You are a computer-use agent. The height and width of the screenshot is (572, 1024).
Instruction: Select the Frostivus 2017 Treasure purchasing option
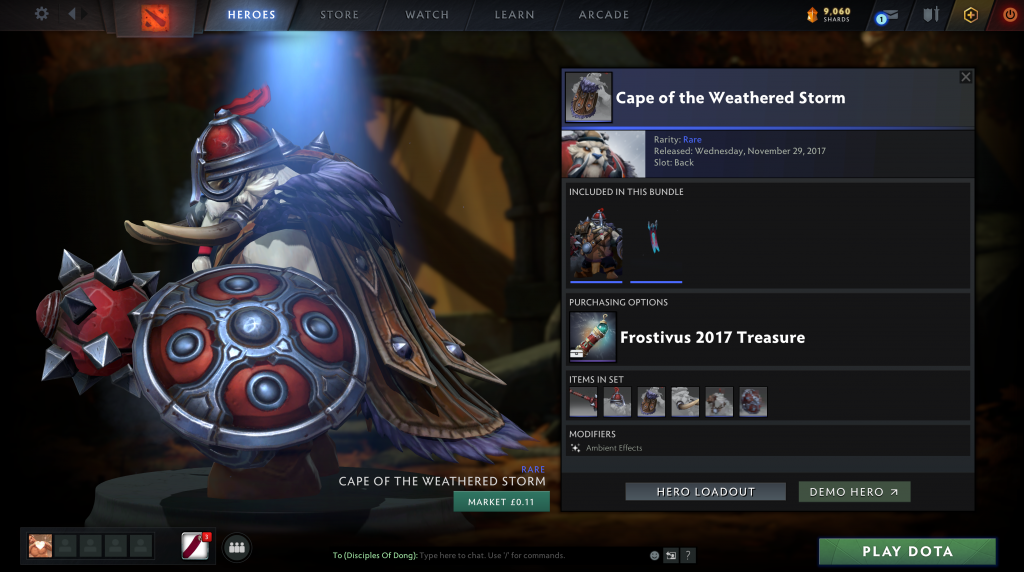coord(712,338)
